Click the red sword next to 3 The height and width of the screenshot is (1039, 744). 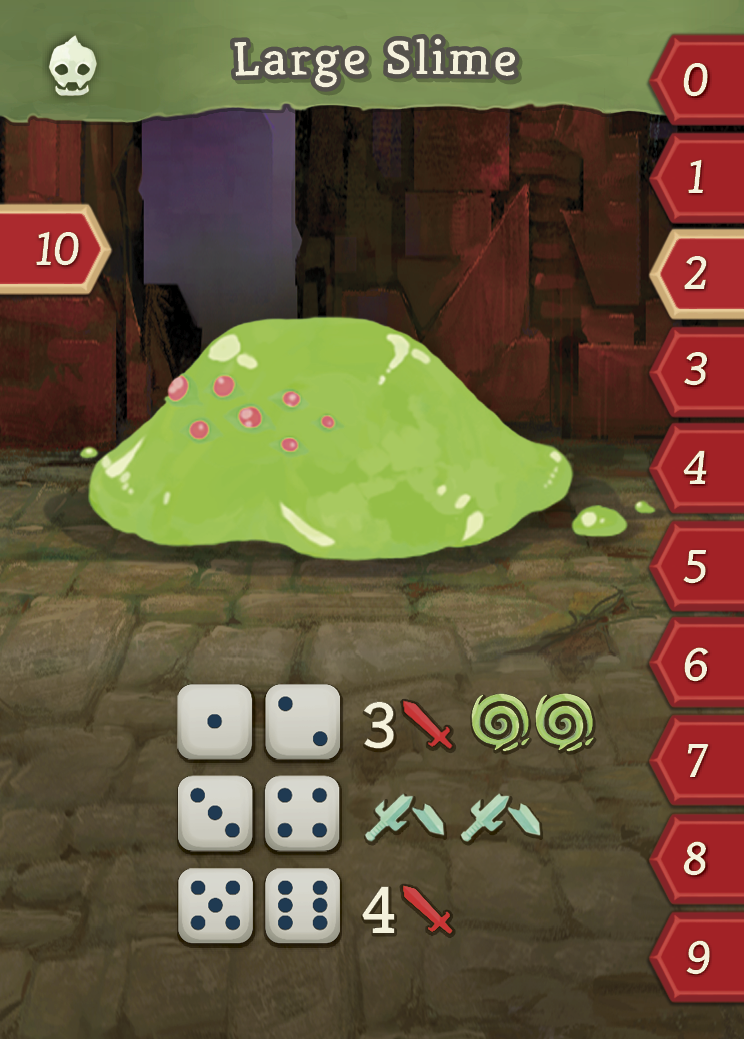coord(428,725)
